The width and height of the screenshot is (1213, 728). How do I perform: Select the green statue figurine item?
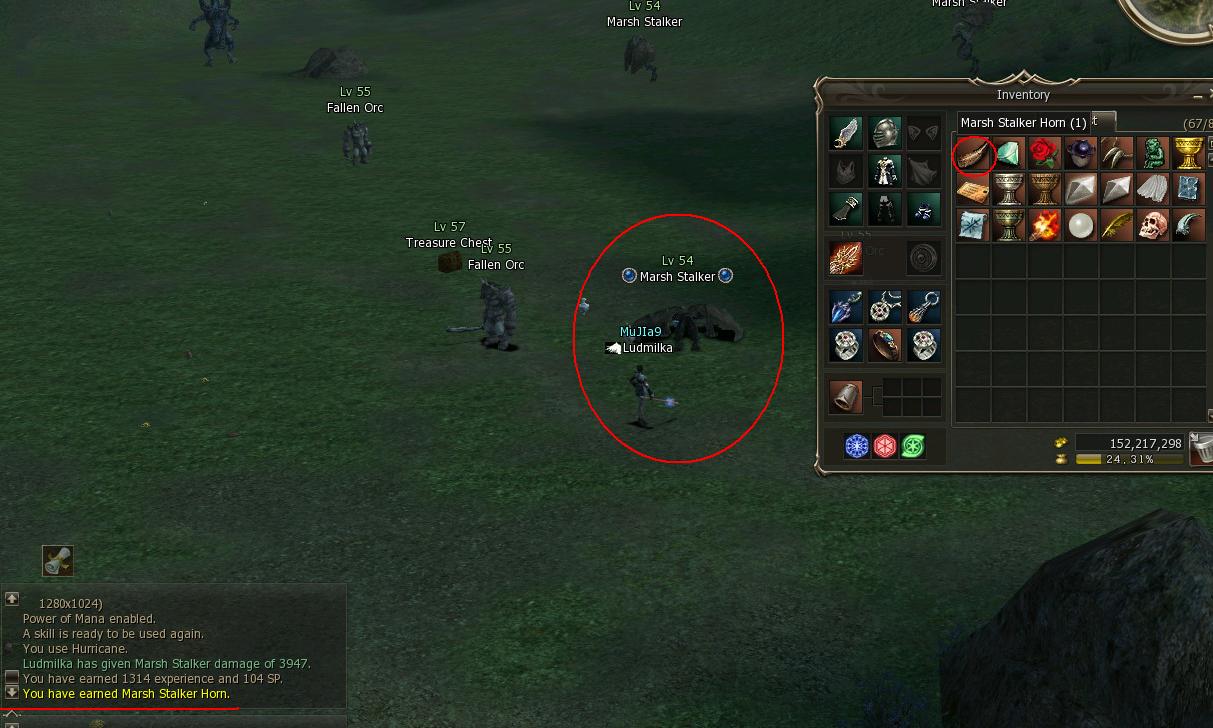pyautogui.click(x=1152, y=155)
